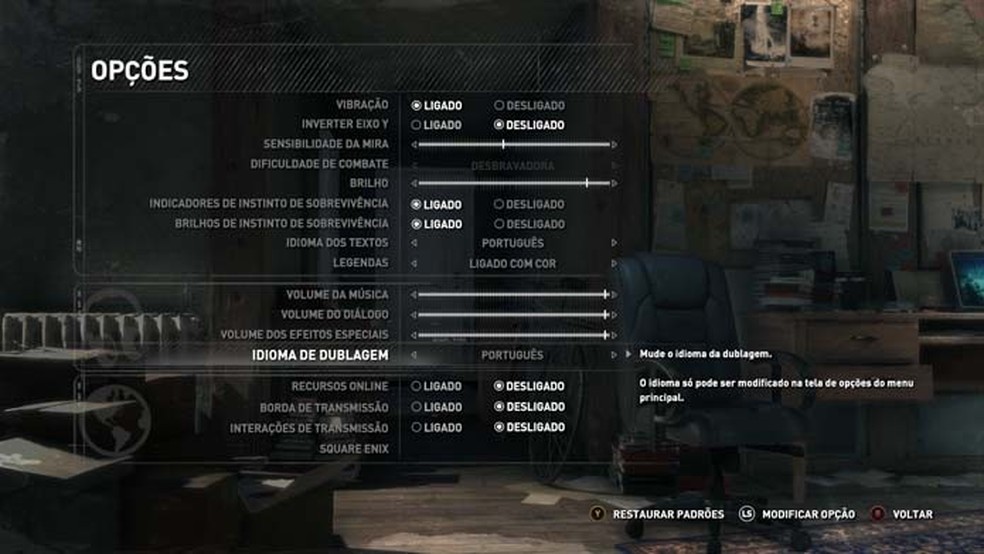984x554 pixels.
Task: Choose next Idioma de Dublagem with right arrow
Action: click(614, 355)
